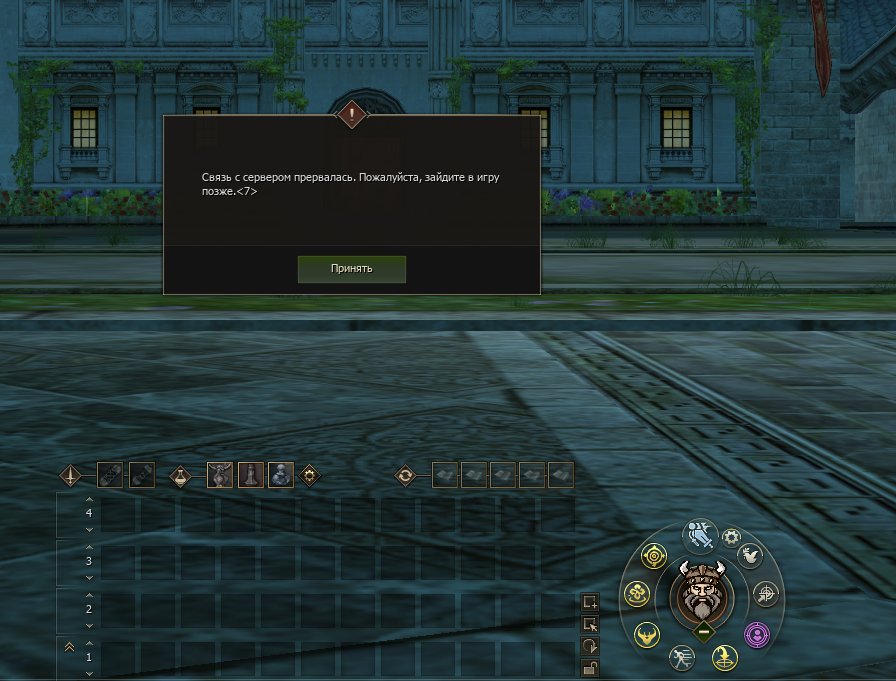The width and height of the screenshot is (896, 681).
Task: Select the yellow bullseye target icon
Action: 654,556
